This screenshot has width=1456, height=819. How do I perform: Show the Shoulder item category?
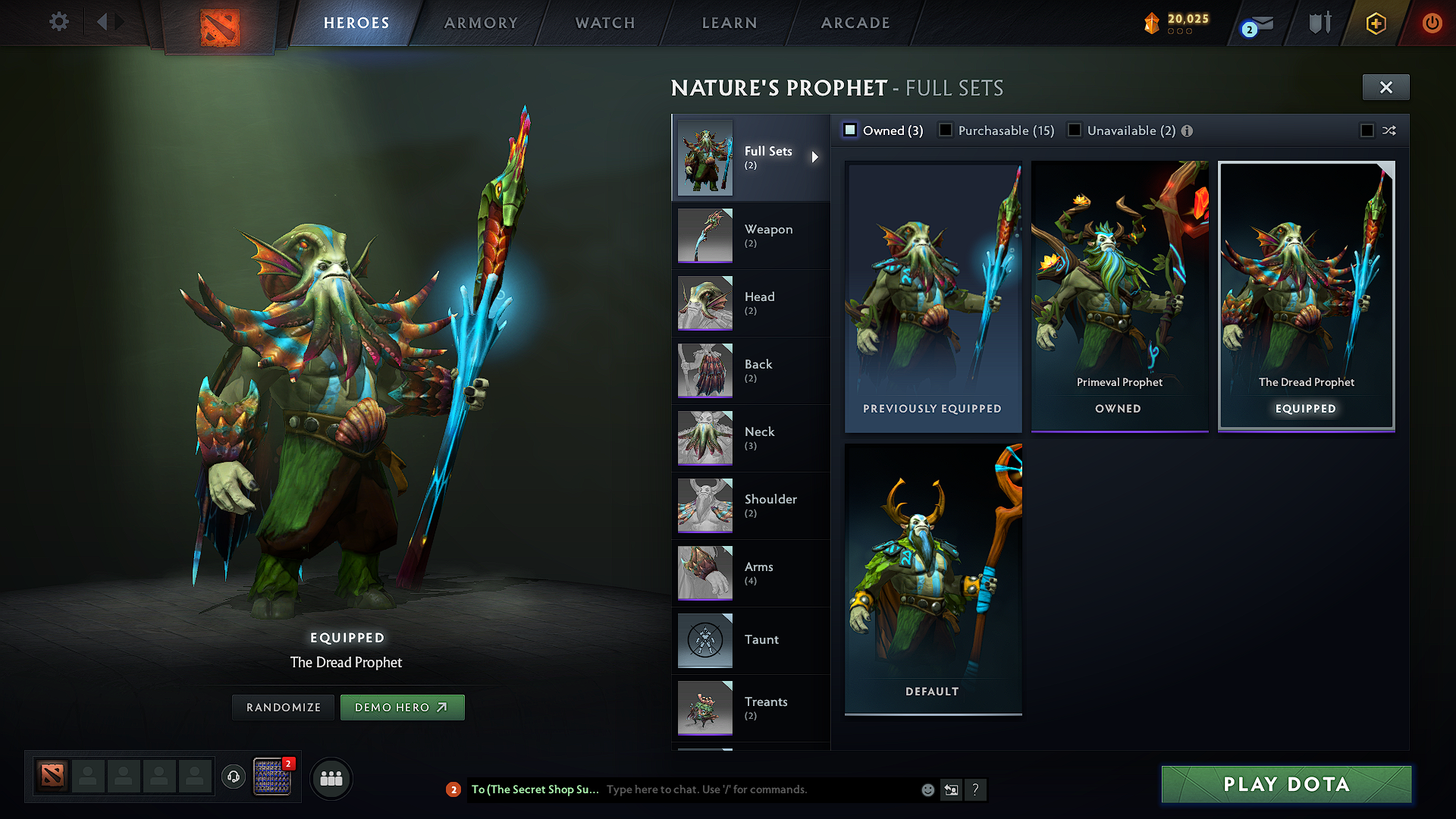(x=750, y=505)
